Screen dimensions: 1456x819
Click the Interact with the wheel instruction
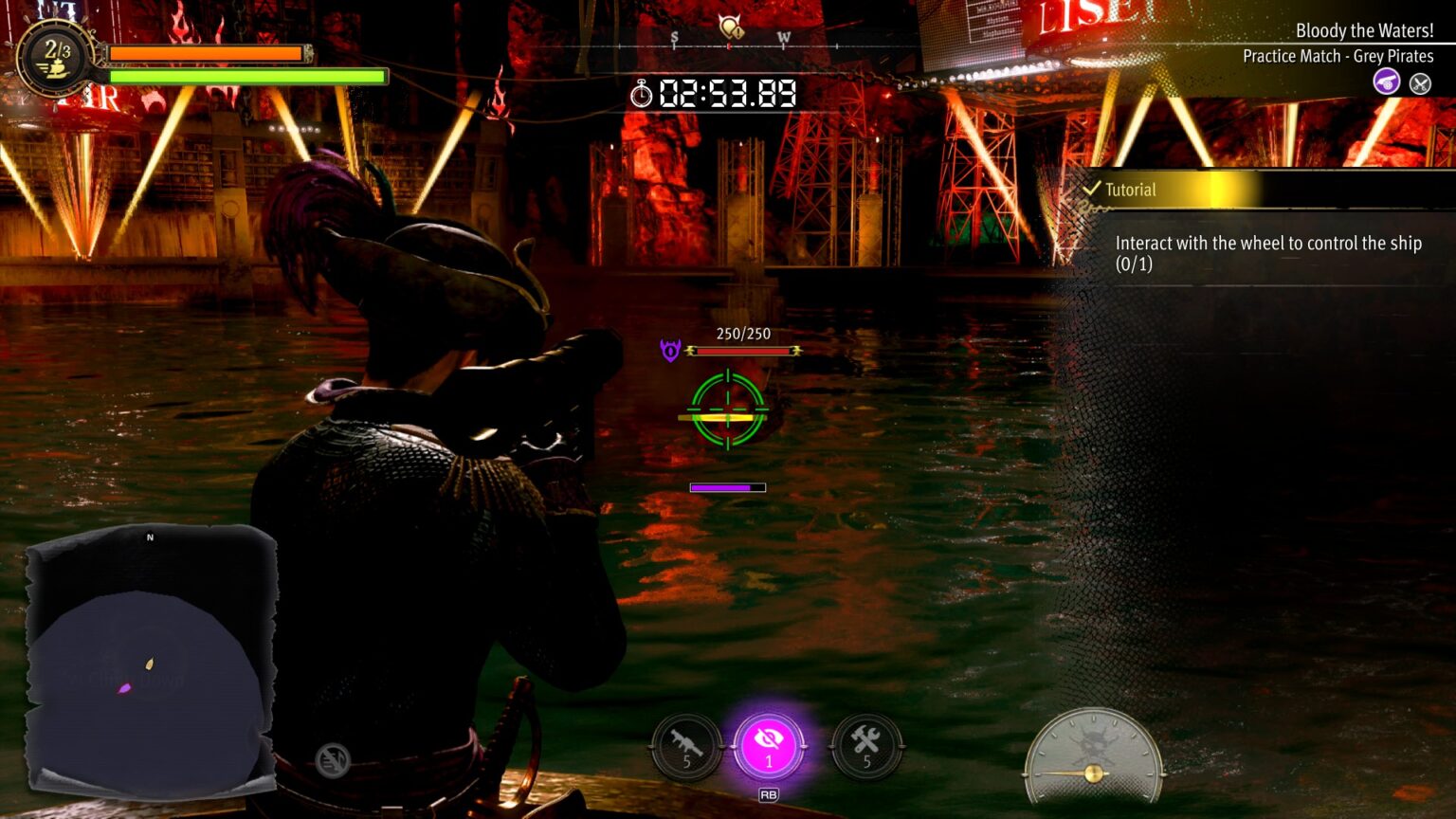[x=1270, y=253]
